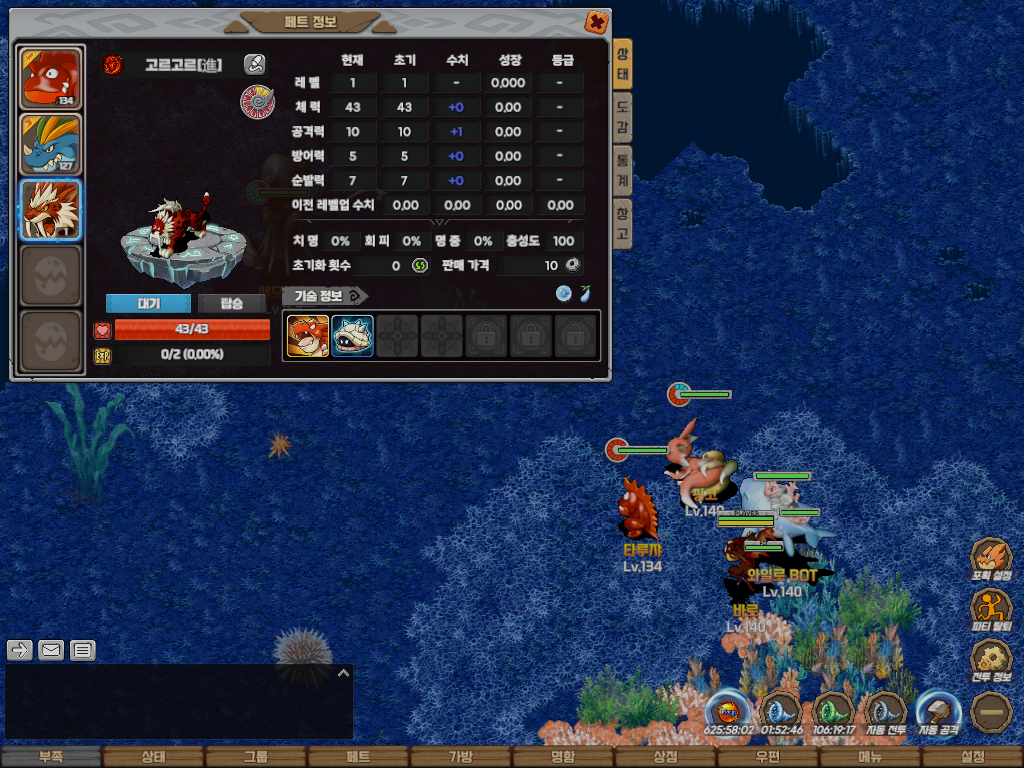The height and width of the screenshot is (768, 1024).
Task: Open the 가방 bag menu
Action: point(460,757)
